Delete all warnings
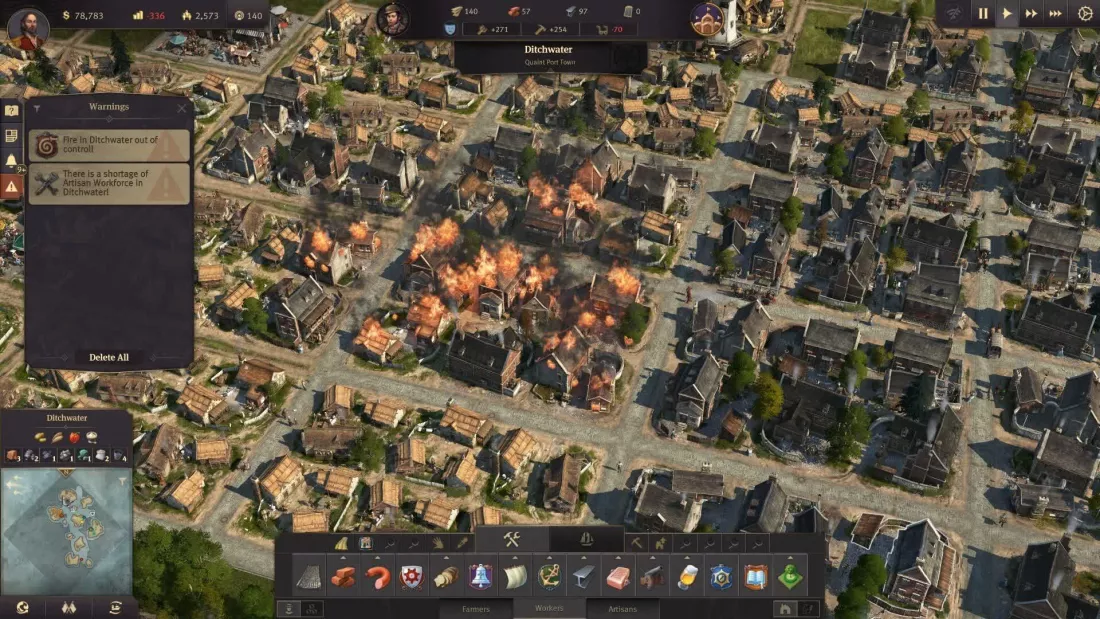1100x619 pixels. click(x=109, y=357)
